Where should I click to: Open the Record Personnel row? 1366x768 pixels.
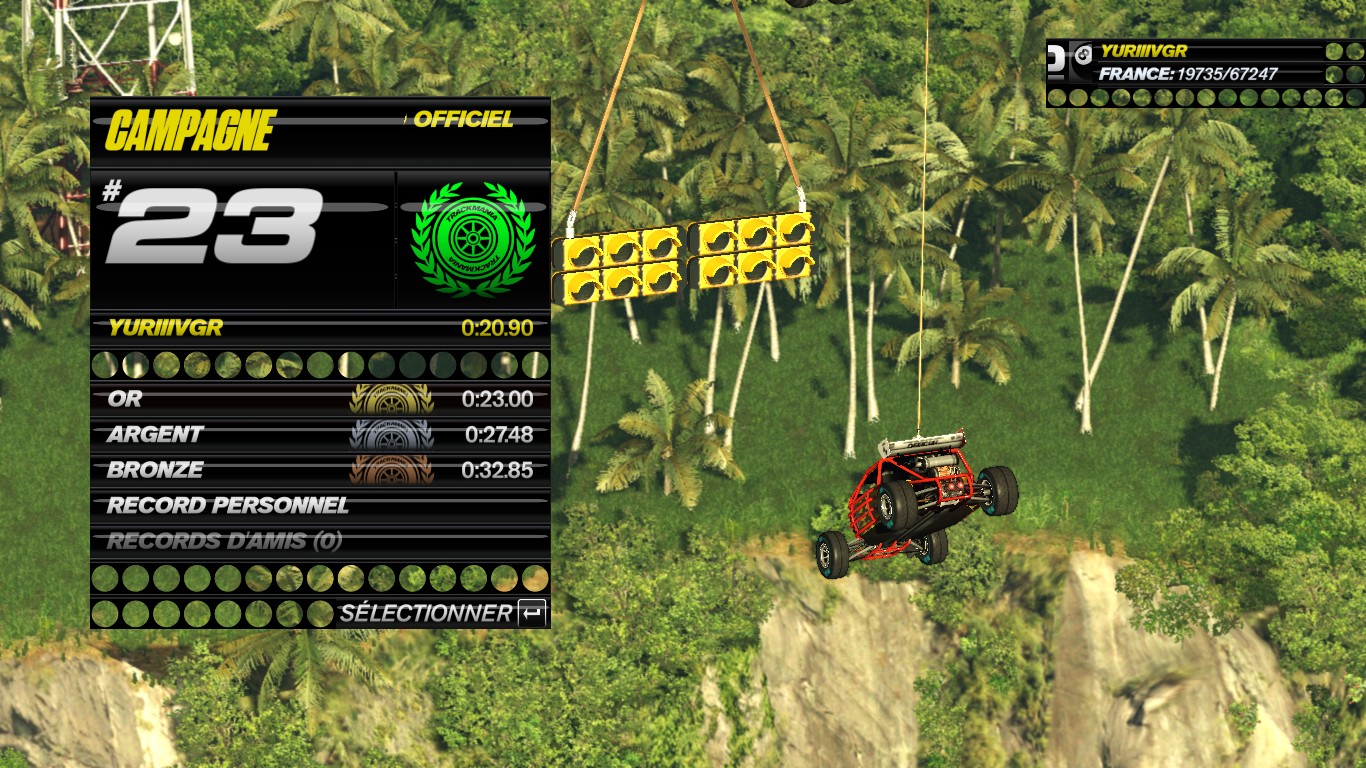pyautogui.click(x=320, y=506)
